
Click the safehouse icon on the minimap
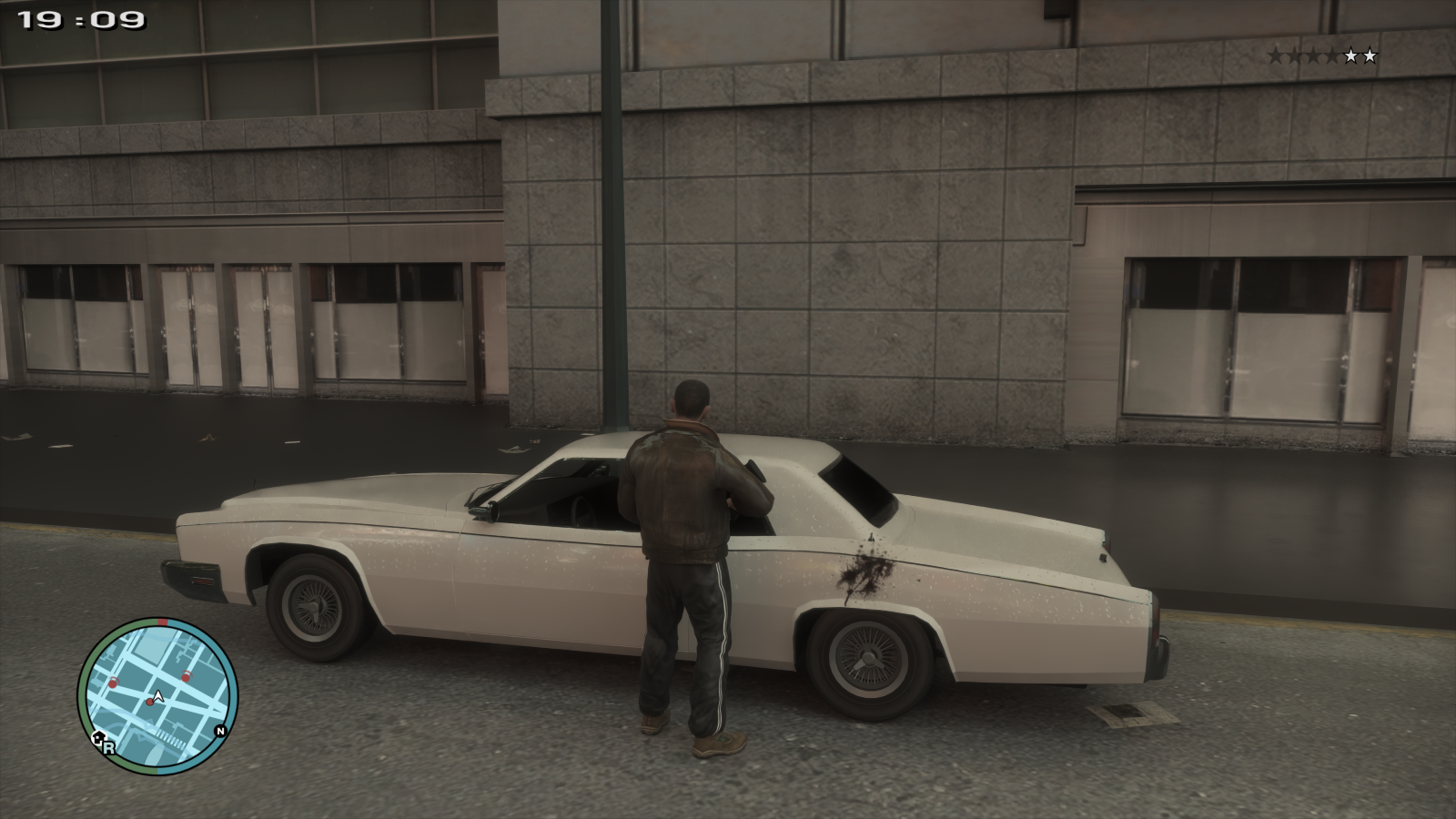pyautogui.click(x=98, y=736)
